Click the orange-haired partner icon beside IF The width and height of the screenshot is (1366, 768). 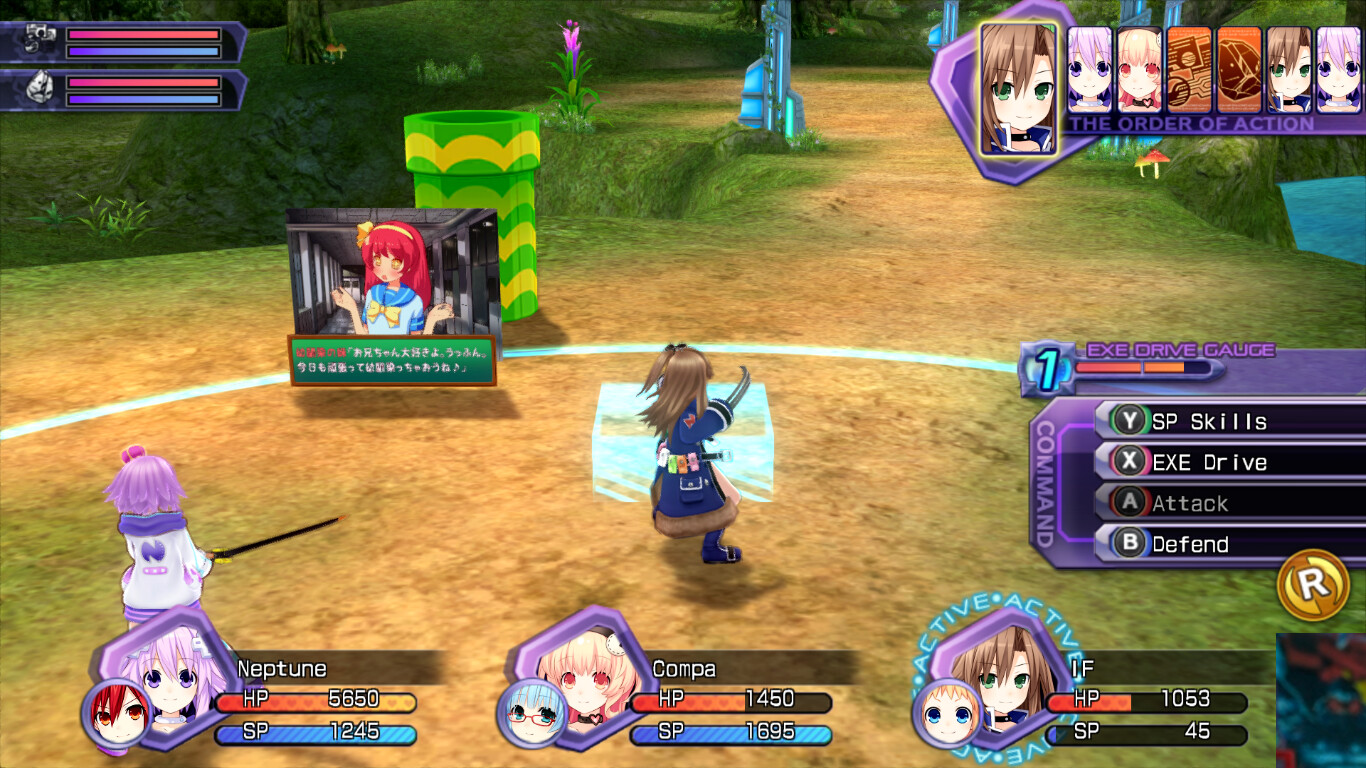pos(946,714)
